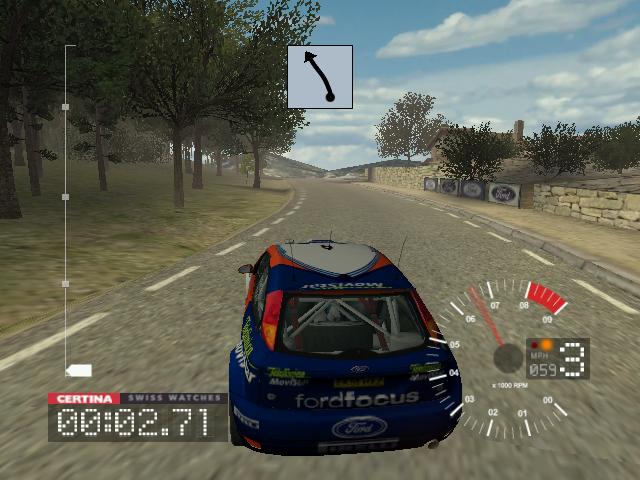Click the Certina Swiss Watches logo
640x480 pixels.
(137, 398)
